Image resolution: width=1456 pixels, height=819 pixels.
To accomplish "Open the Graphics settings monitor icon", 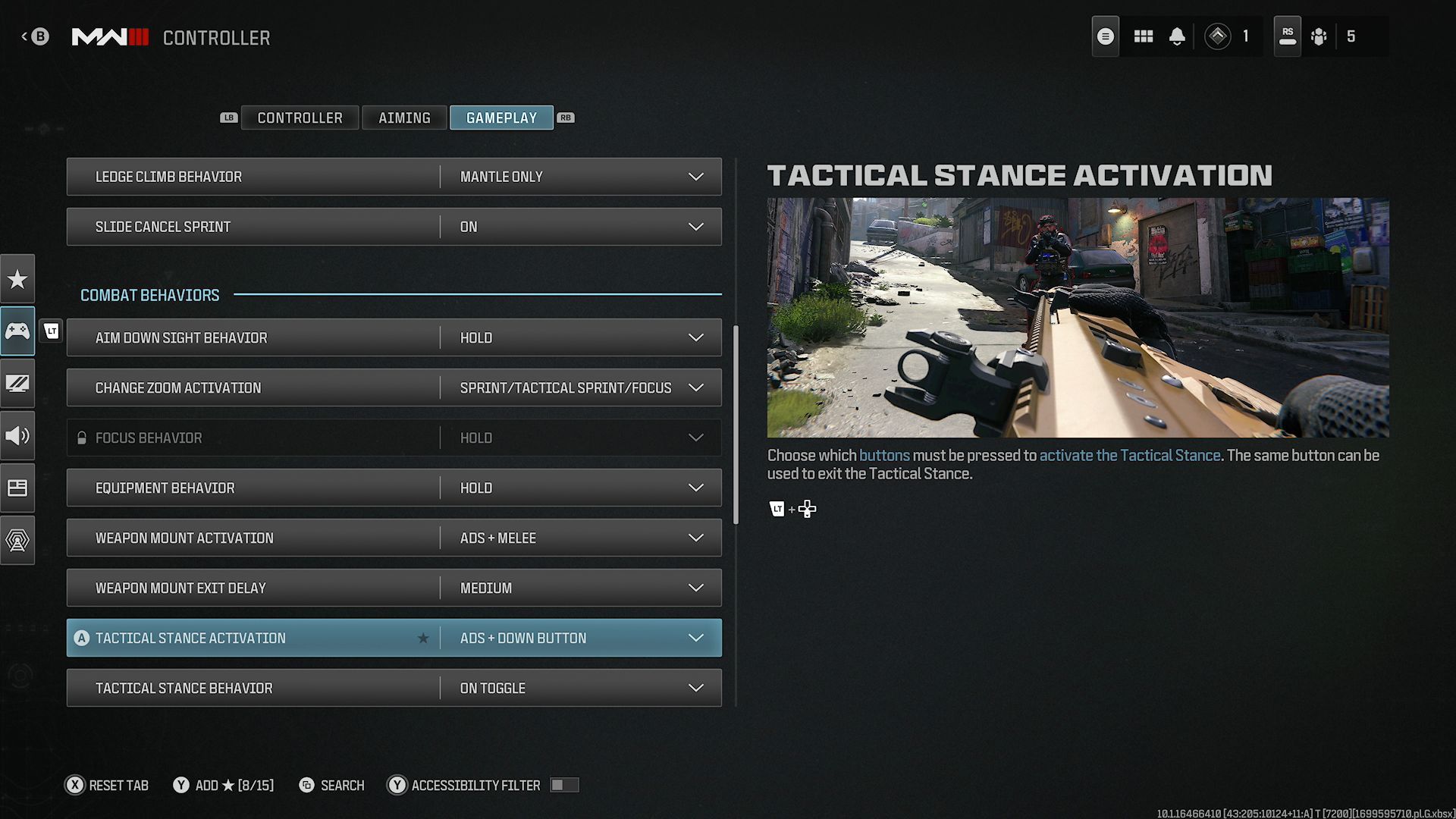I will [17, 384].
